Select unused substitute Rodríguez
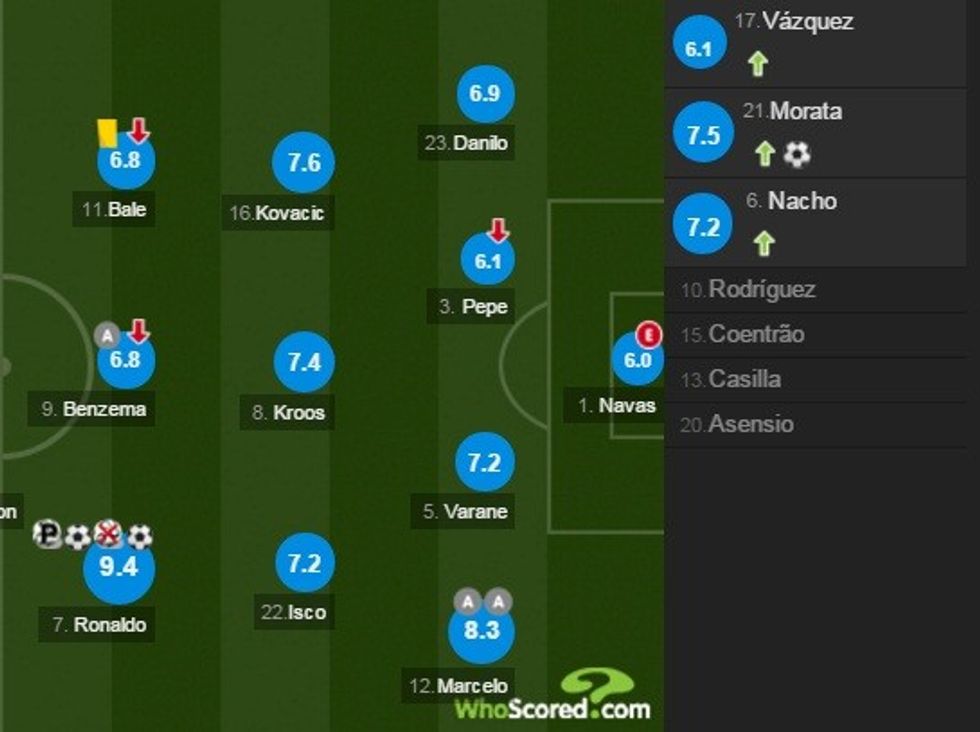This screenshot has width=980, height=732. (x=762, y=290)
